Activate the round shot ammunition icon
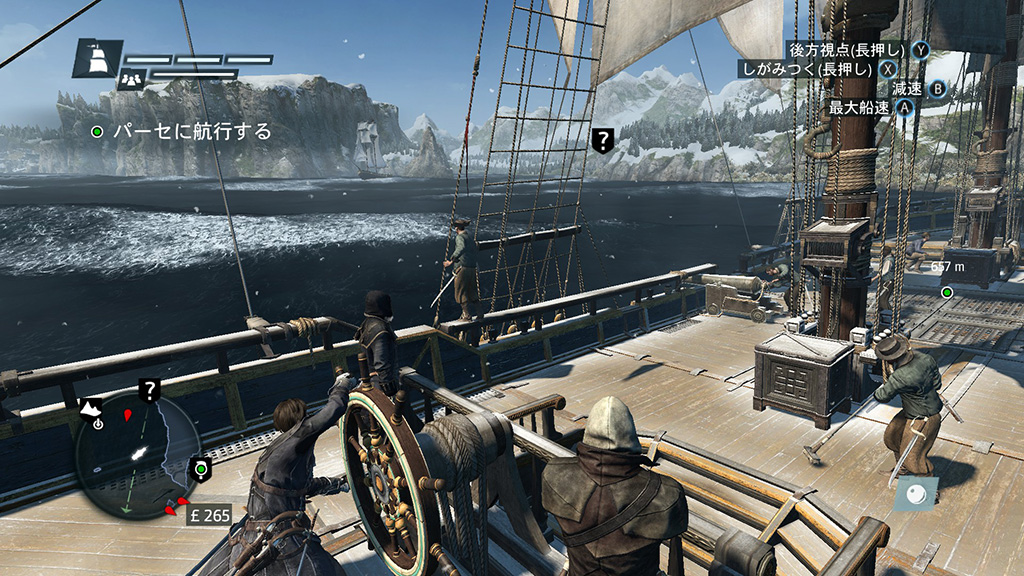Screen dimensions: 1024x576 (x=916, y=492)
